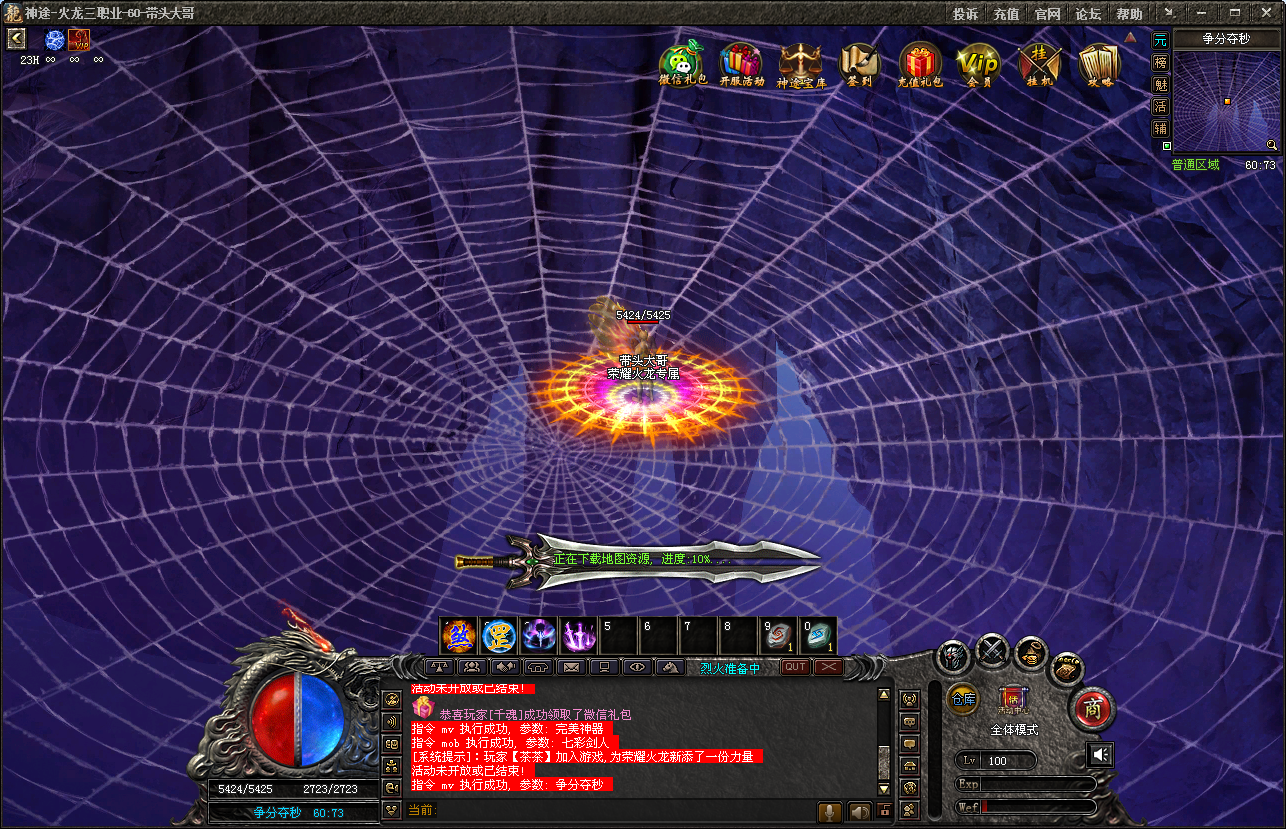Open the 开服活动 server launch event
The height and width of the screenshot is (829, 1286).
pos(741,64)
